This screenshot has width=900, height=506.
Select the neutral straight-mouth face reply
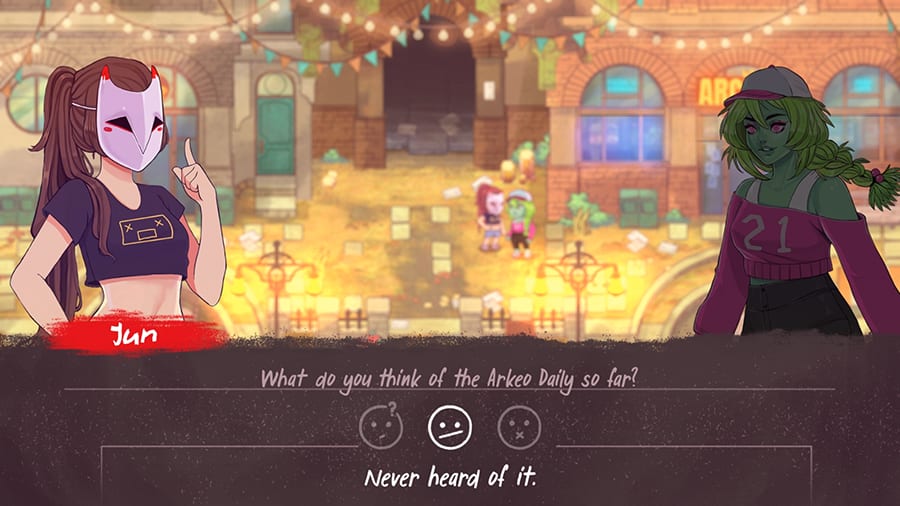(x=449, y=428)
